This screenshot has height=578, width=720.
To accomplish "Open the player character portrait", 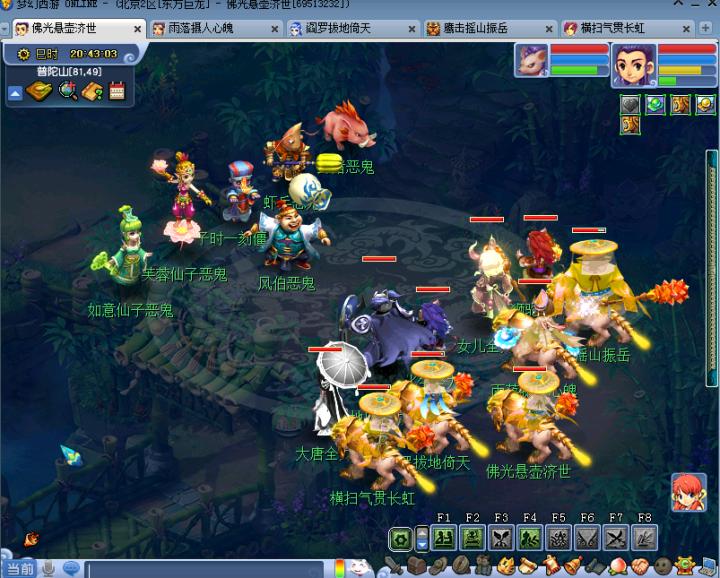I will 632,64.
